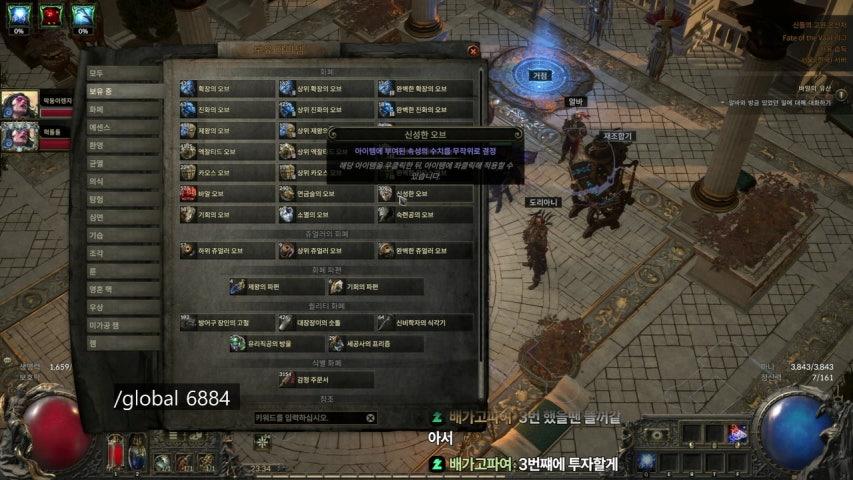Pick the 완벽한 진화의 오브 entry
853x480 pixels.
click(425, 109)
